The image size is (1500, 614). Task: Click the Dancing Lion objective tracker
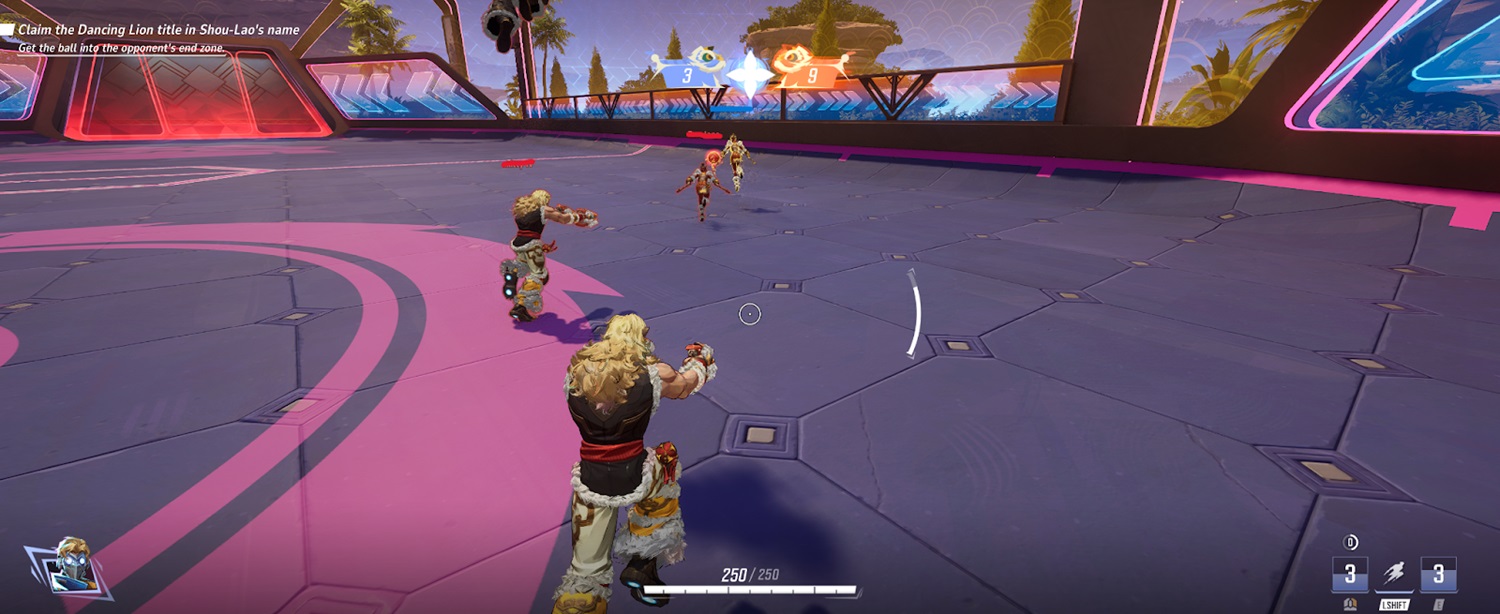(158, 30)
